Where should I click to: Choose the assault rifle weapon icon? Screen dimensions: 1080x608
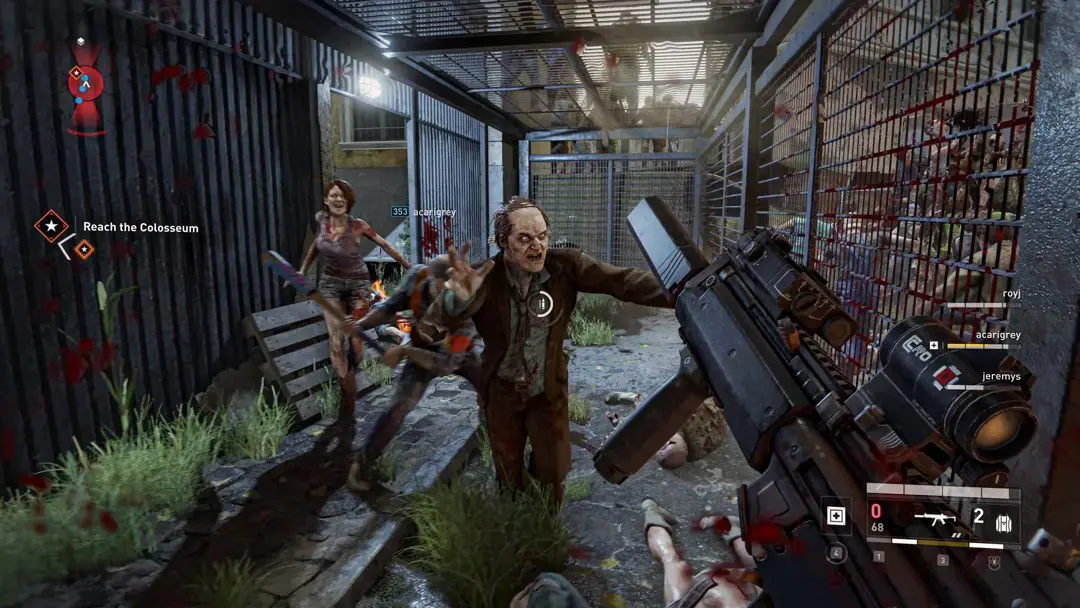click(938, 519)
